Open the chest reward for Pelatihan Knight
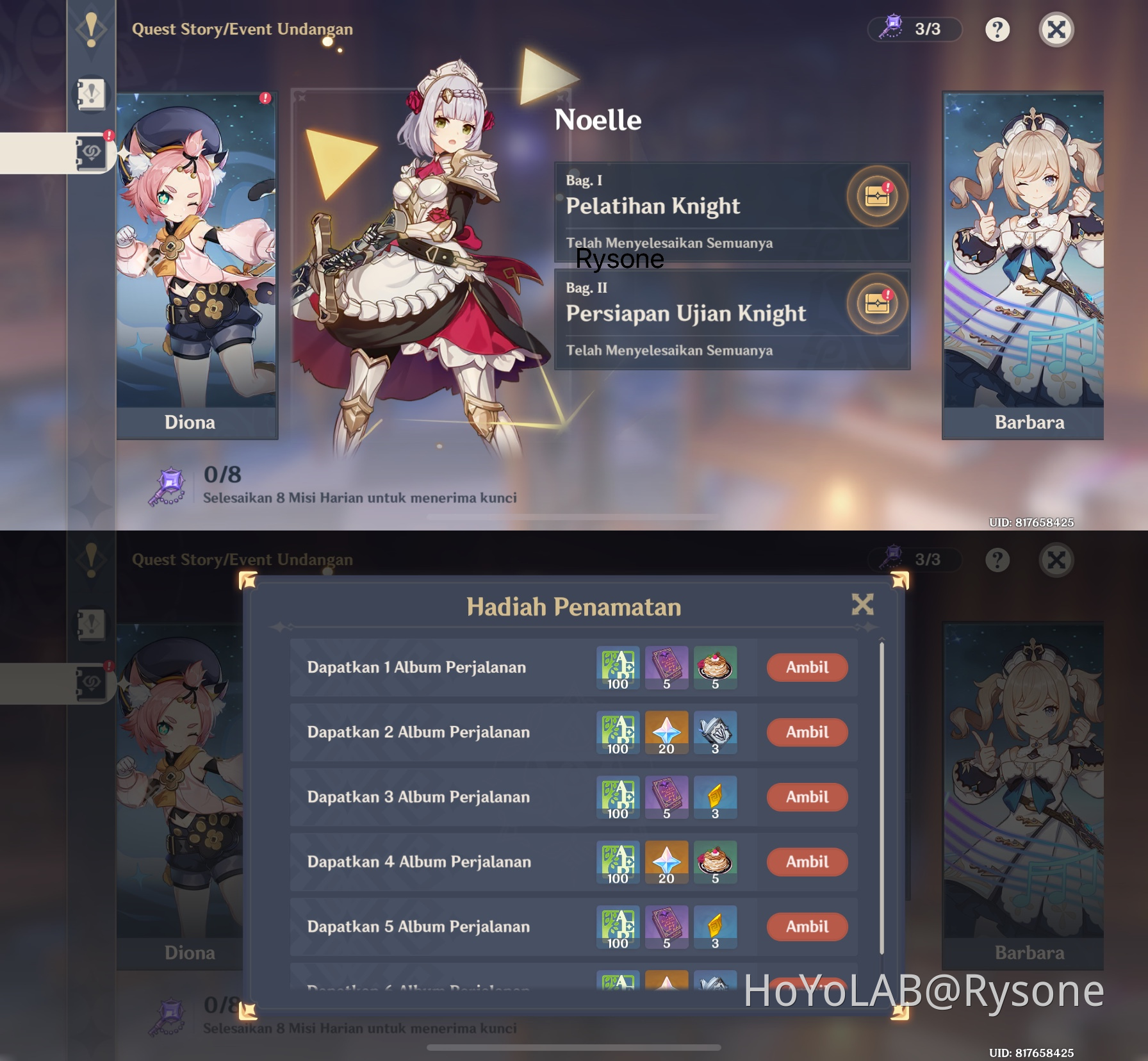 [878, 197]
